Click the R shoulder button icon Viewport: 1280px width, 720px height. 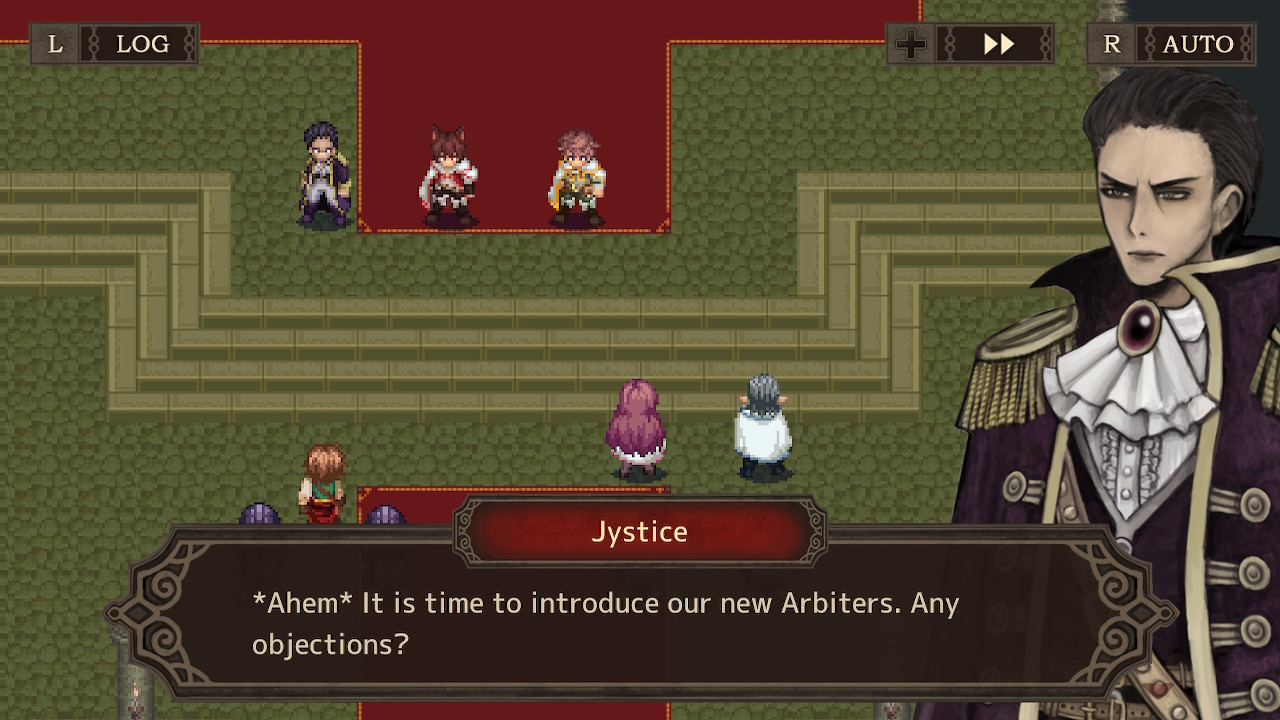pos(1111,44)
